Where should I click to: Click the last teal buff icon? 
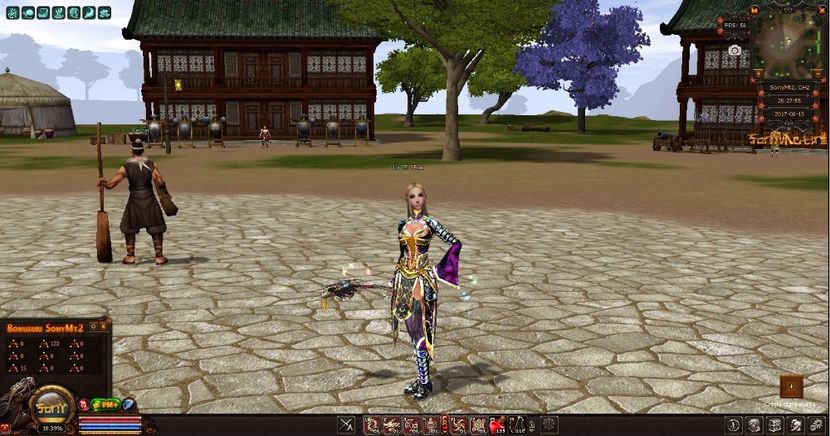pos(105,12)
